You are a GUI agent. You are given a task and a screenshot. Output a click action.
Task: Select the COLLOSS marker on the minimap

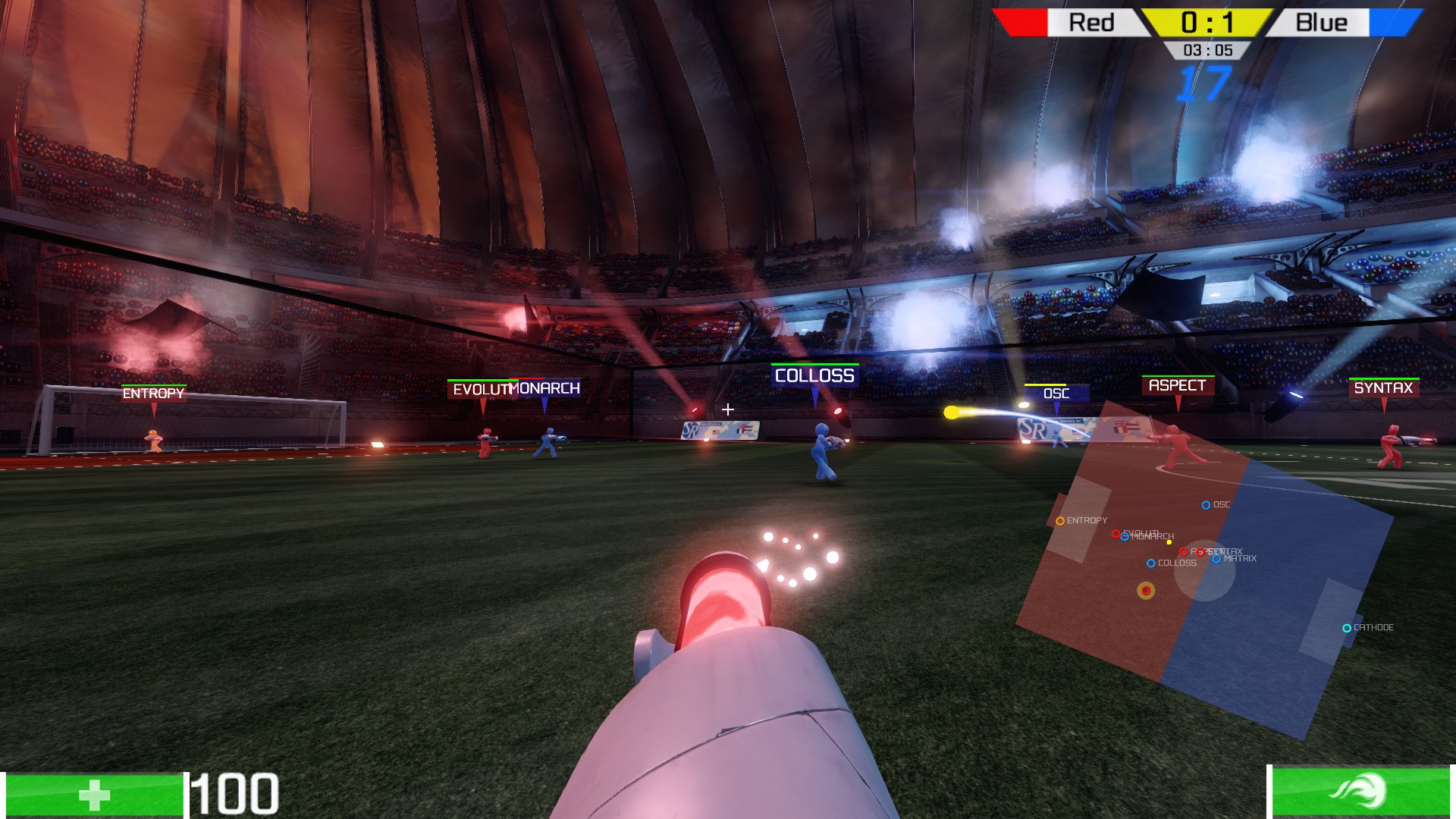[x=1151, y=563]
